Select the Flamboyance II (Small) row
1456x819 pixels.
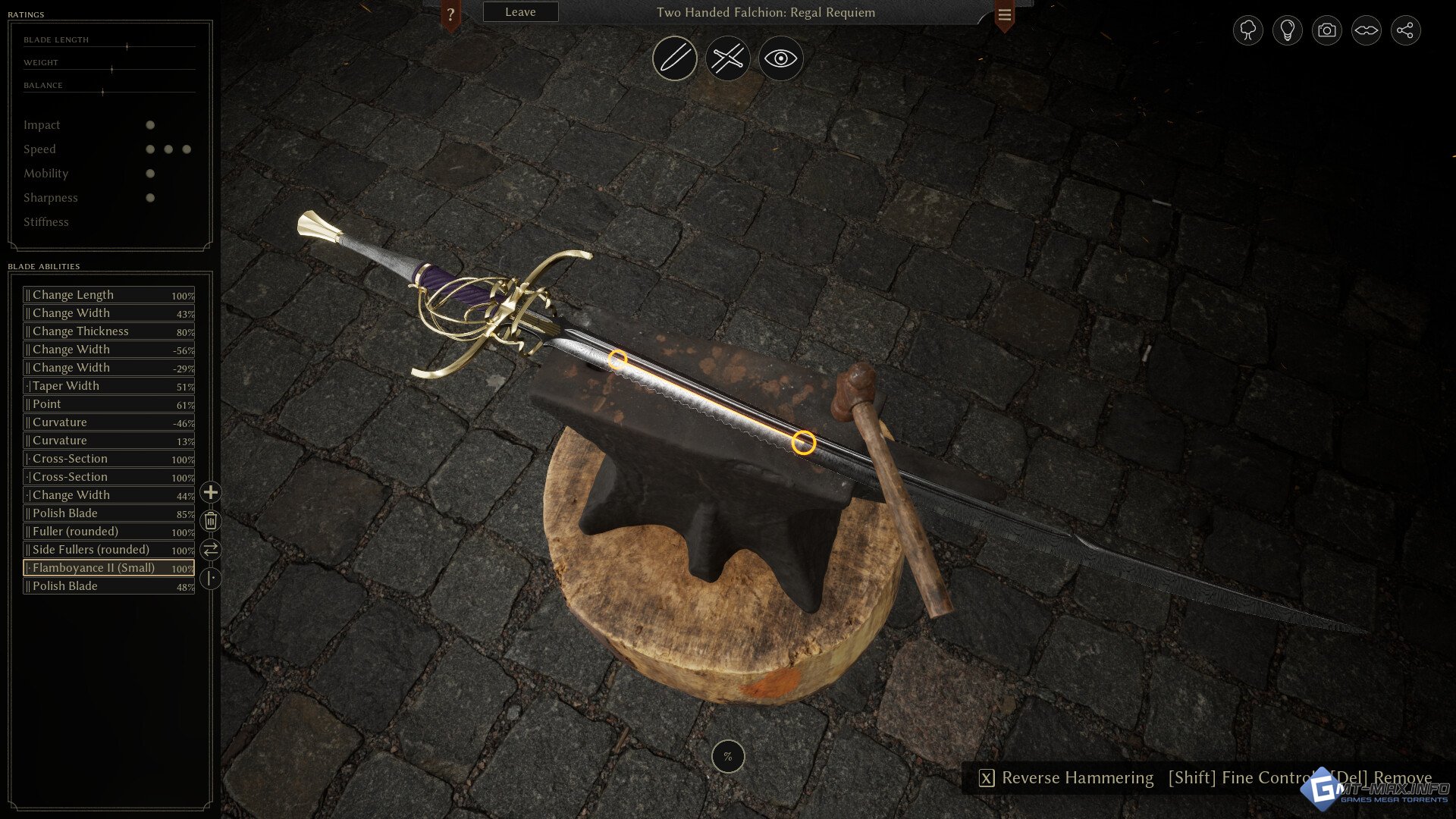click(x=108, y=568)
